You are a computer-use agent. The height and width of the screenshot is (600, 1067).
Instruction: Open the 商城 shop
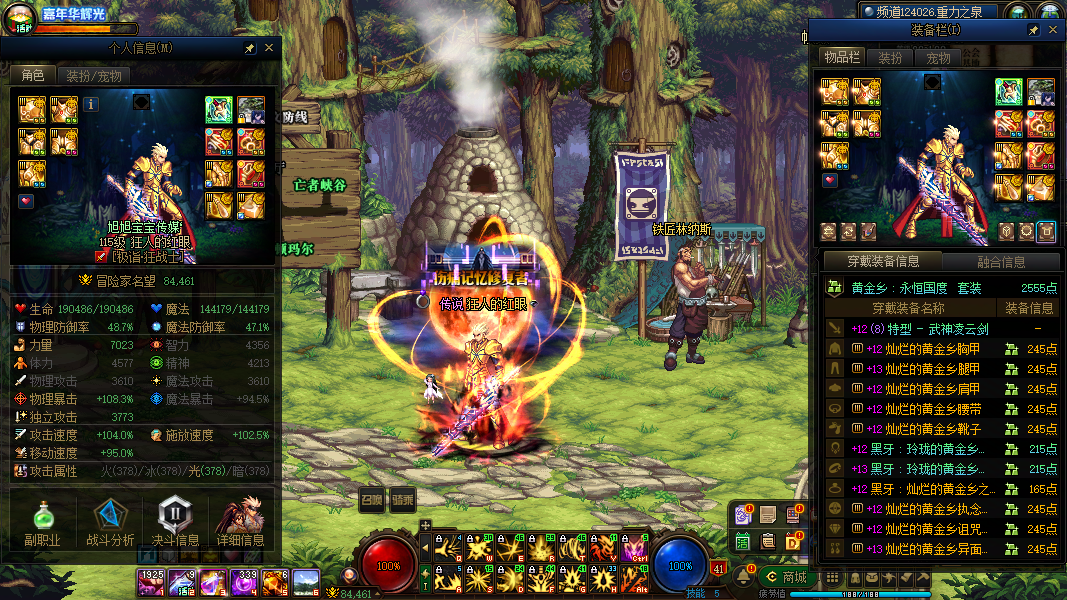(783, 578)
